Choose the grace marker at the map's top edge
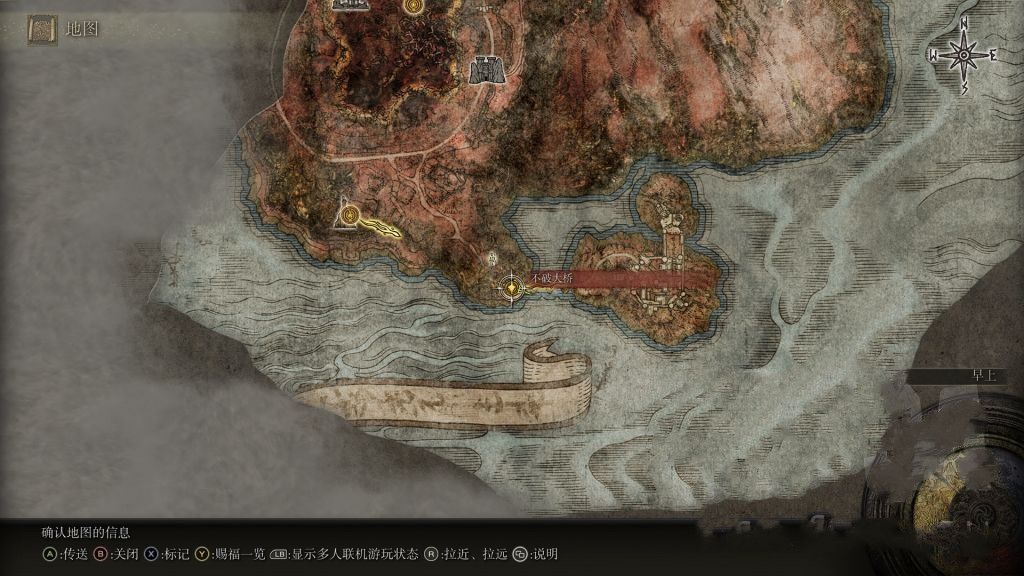The image size is (1024, 576). [x=412, y=6]
